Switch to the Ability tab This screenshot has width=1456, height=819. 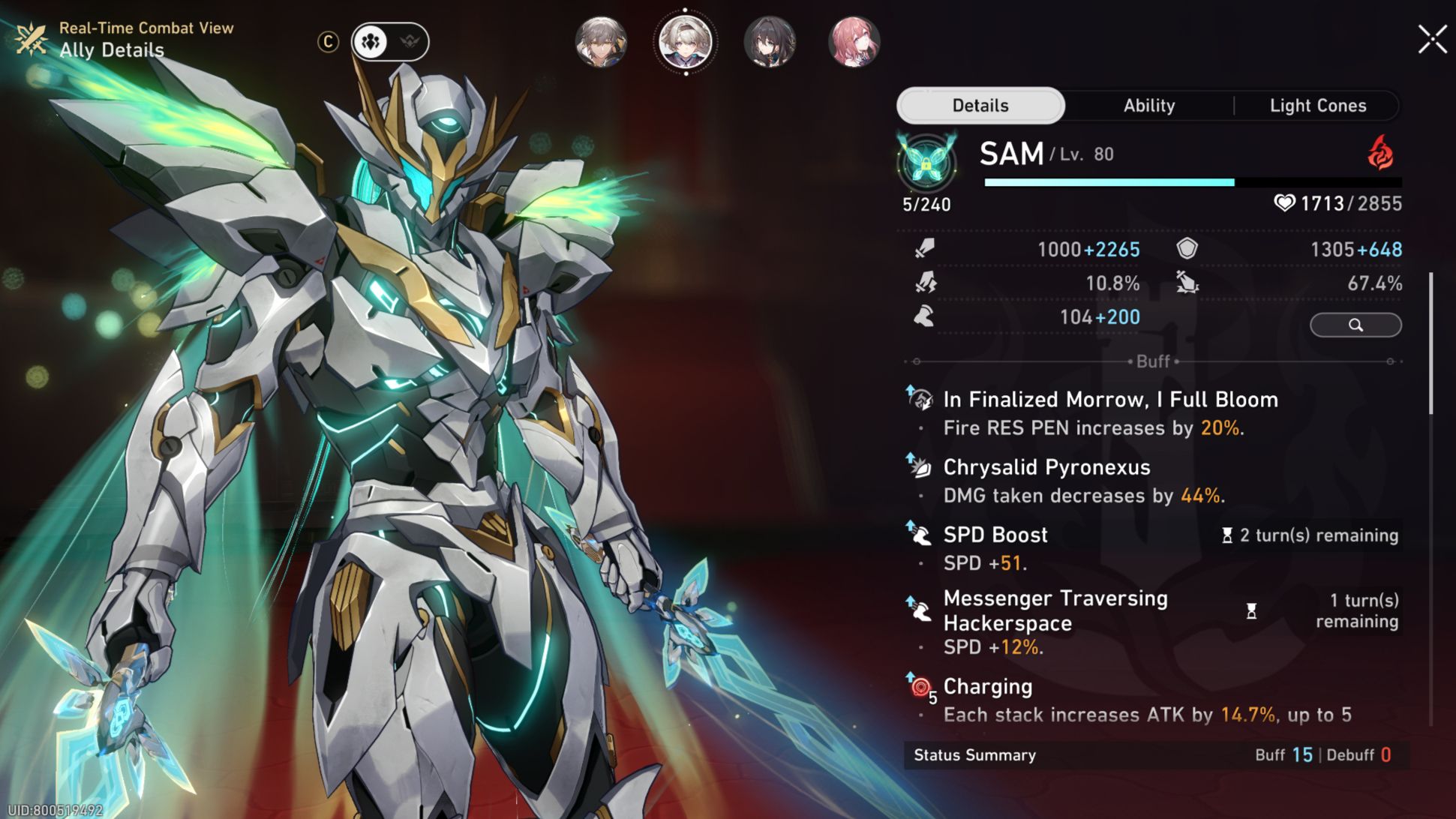[1148, 106]
